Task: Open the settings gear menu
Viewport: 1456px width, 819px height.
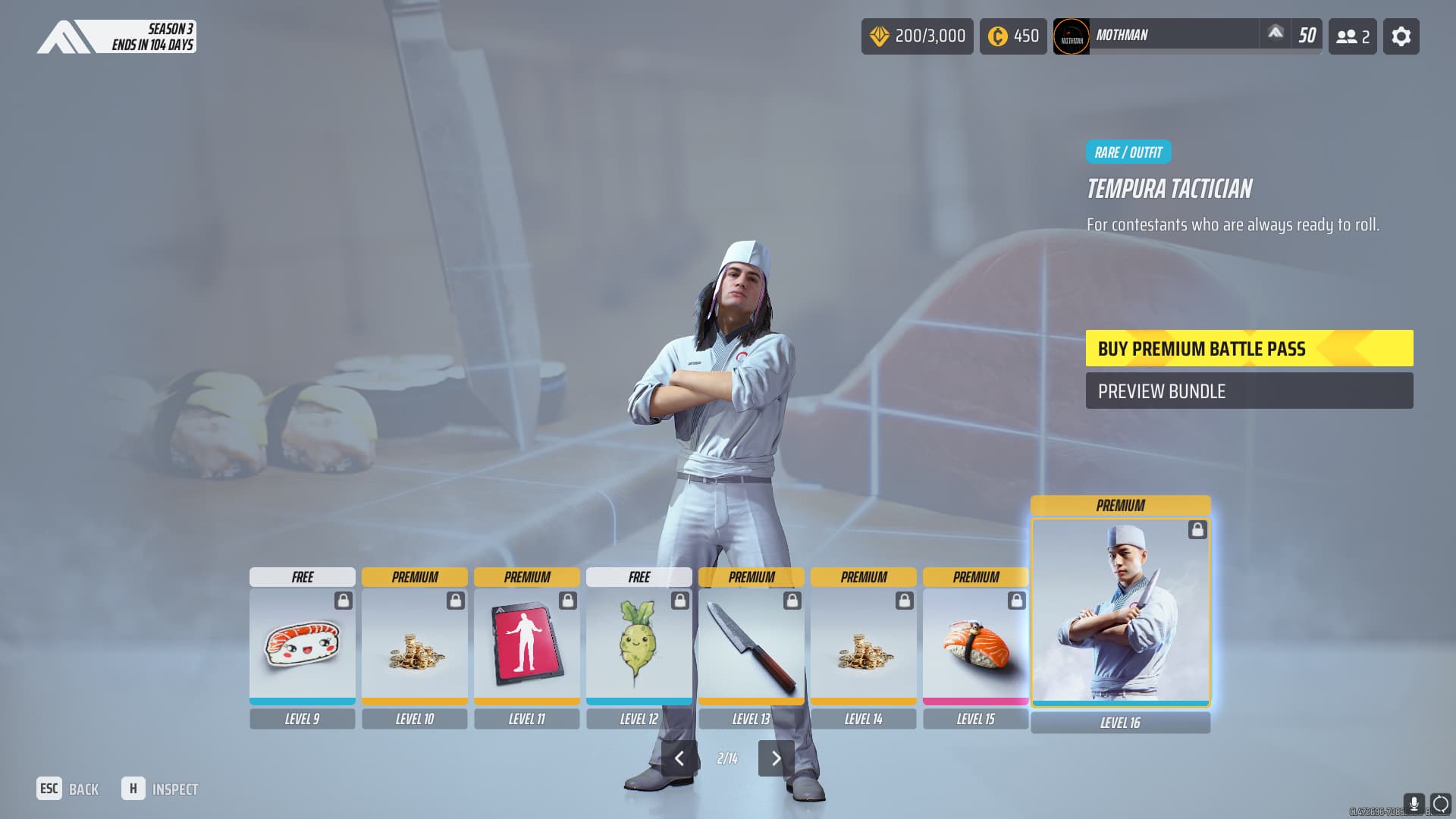Action: pos(1401,36)
